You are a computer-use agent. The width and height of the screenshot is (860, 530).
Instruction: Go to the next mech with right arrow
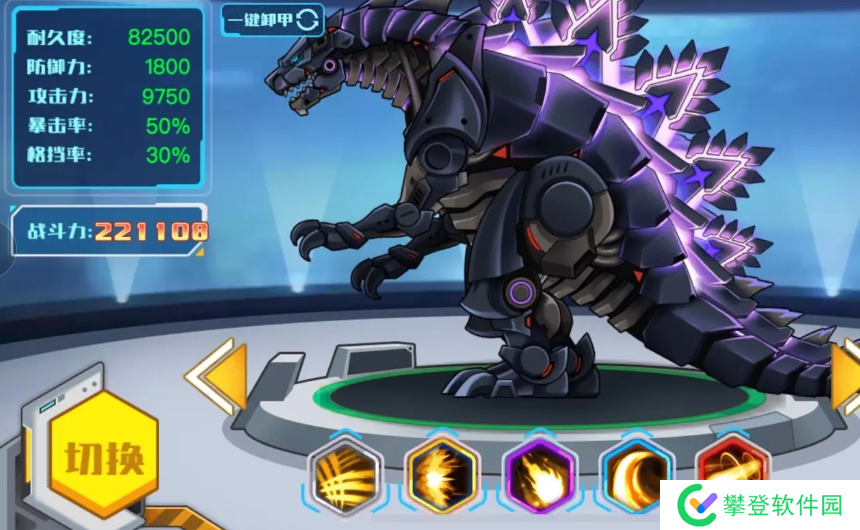click(847, 376)
